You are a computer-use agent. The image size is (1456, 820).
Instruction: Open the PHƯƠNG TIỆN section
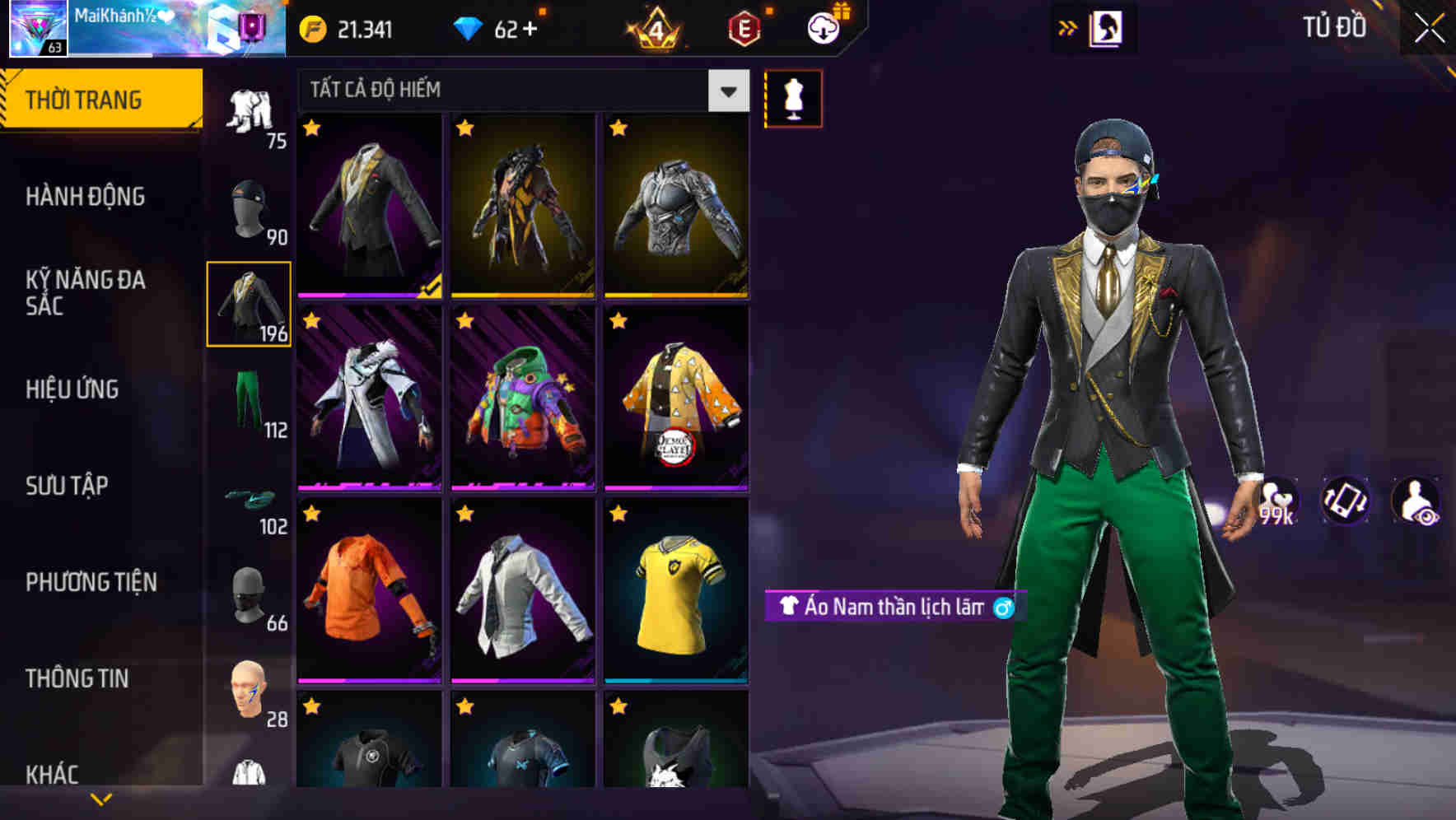[x=88, y=582]
